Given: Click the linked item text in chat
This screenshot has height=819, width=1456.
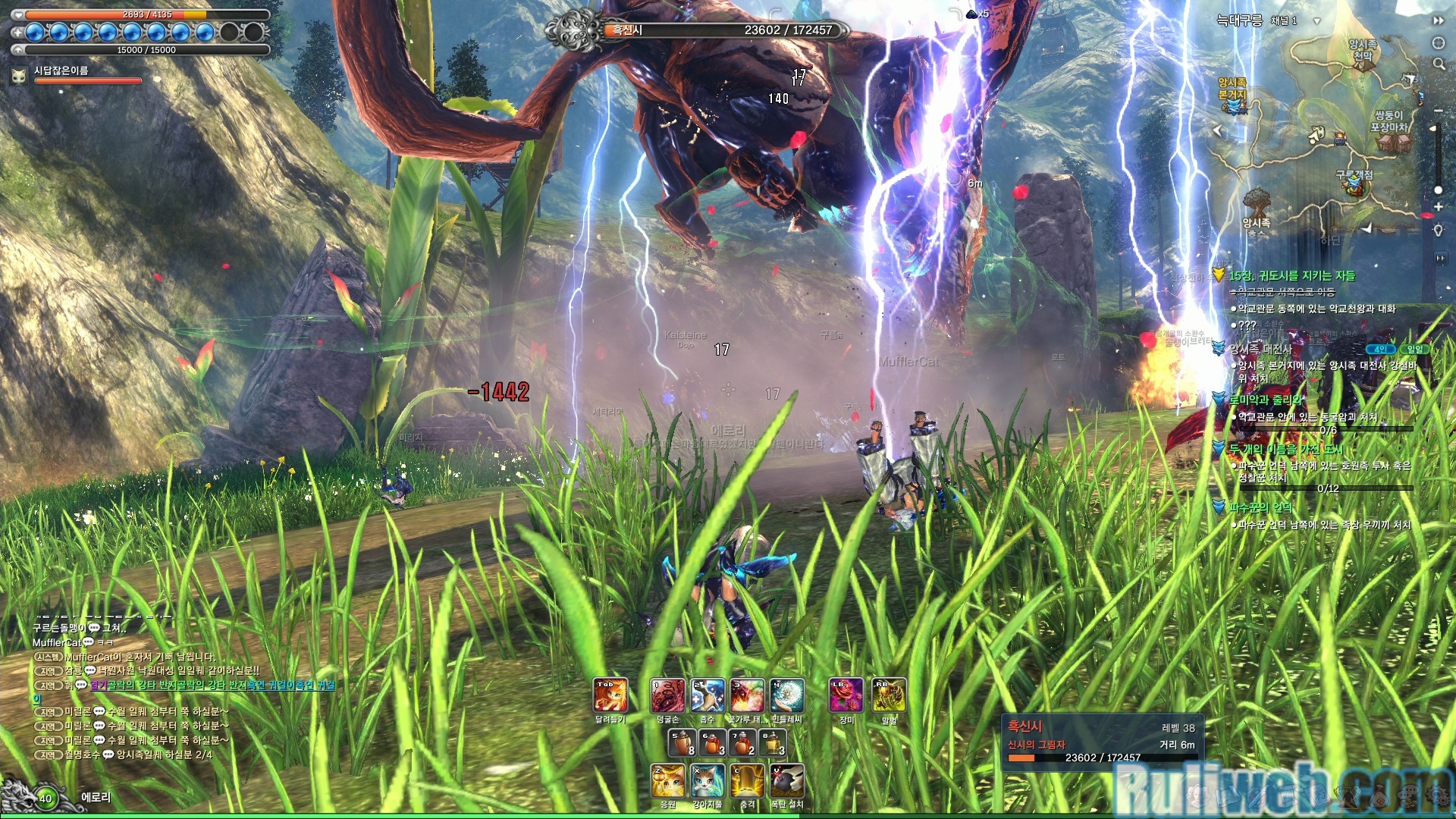Looking at the screenshot, I should click(x=212, y=686).
